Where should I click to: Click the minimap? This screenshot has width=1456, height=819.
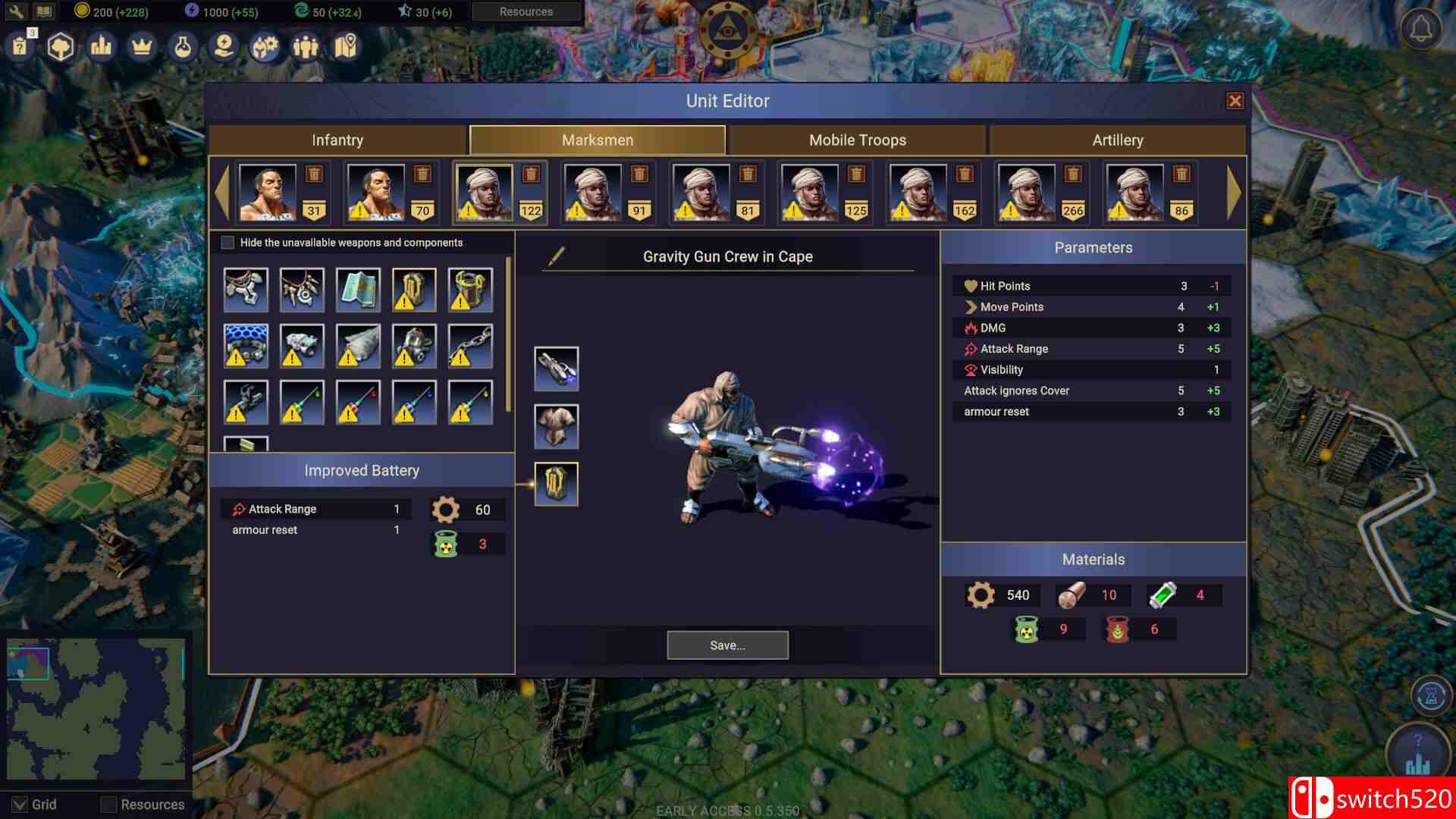(96, 709)
